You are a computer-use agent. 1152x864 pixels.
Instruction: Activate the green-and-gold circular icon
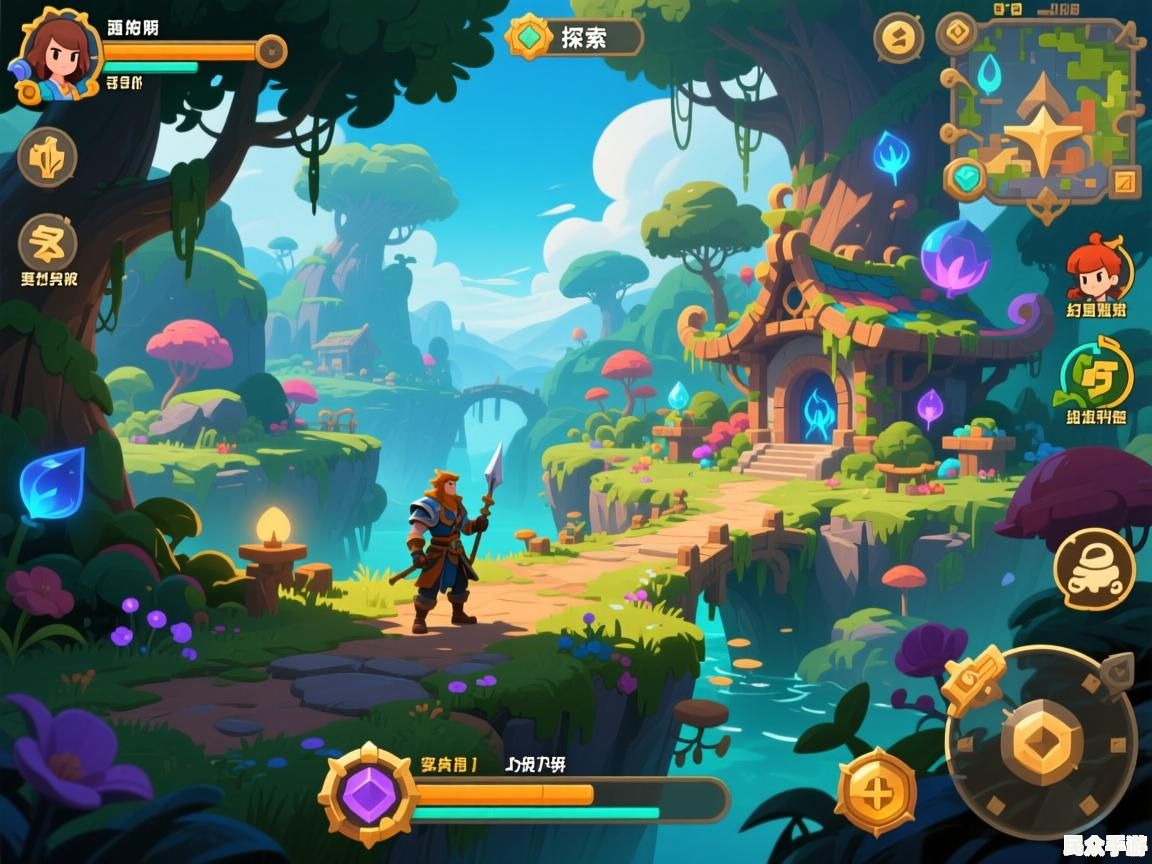[x=1097, y=376]
